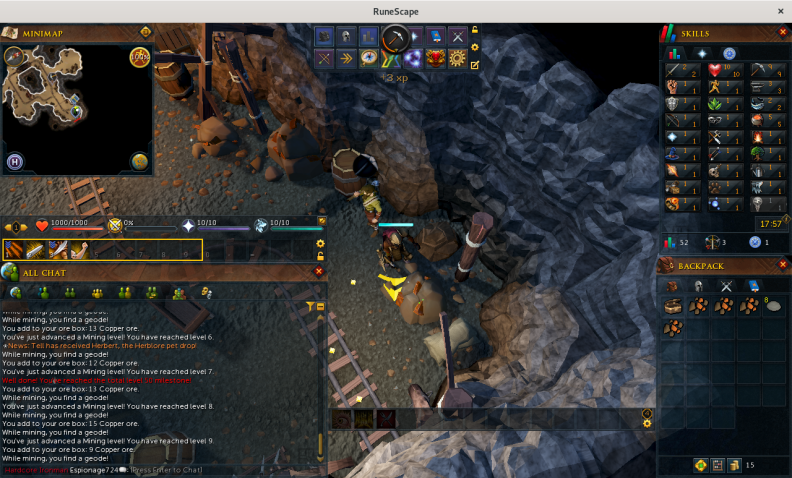792x478 pixels.
Task: Open the backpack ribbon icon
Action: (324, 36)
